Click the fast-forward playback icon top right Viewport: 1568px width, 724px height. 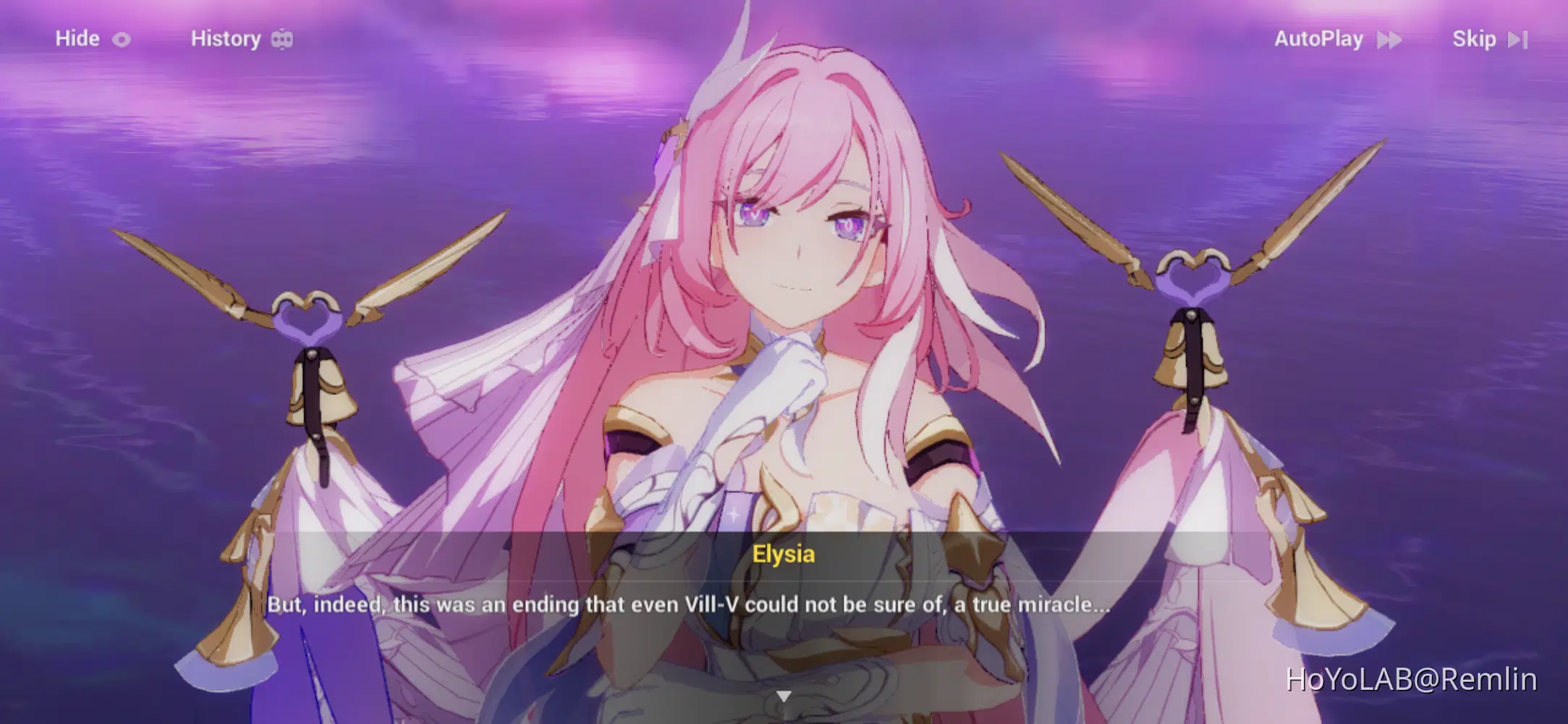(1391, 39)
